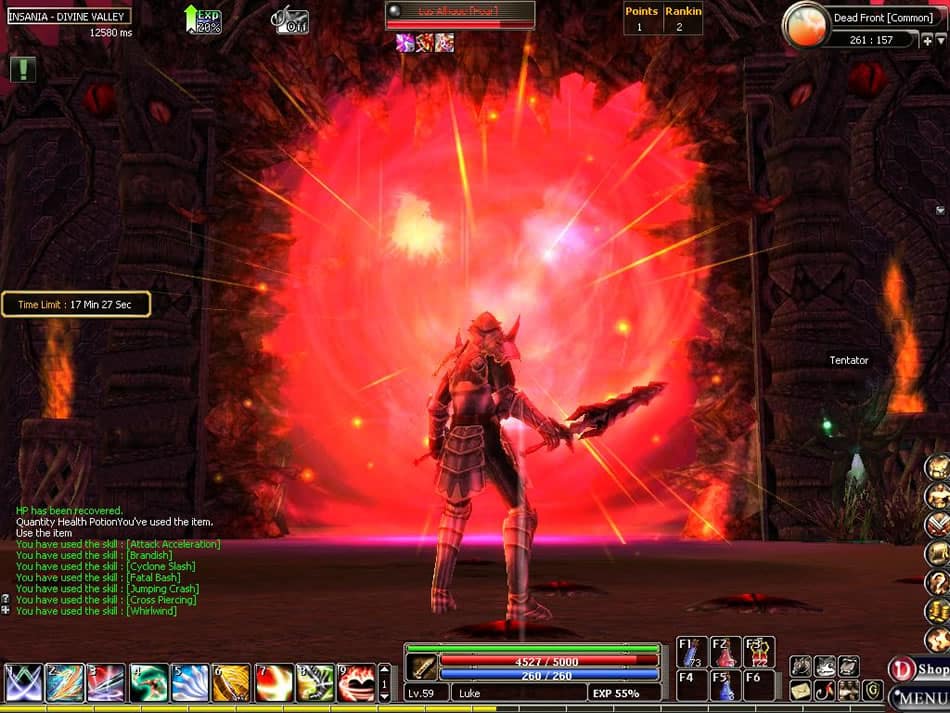Use the F3 red gift box item

tap(759, 652)
